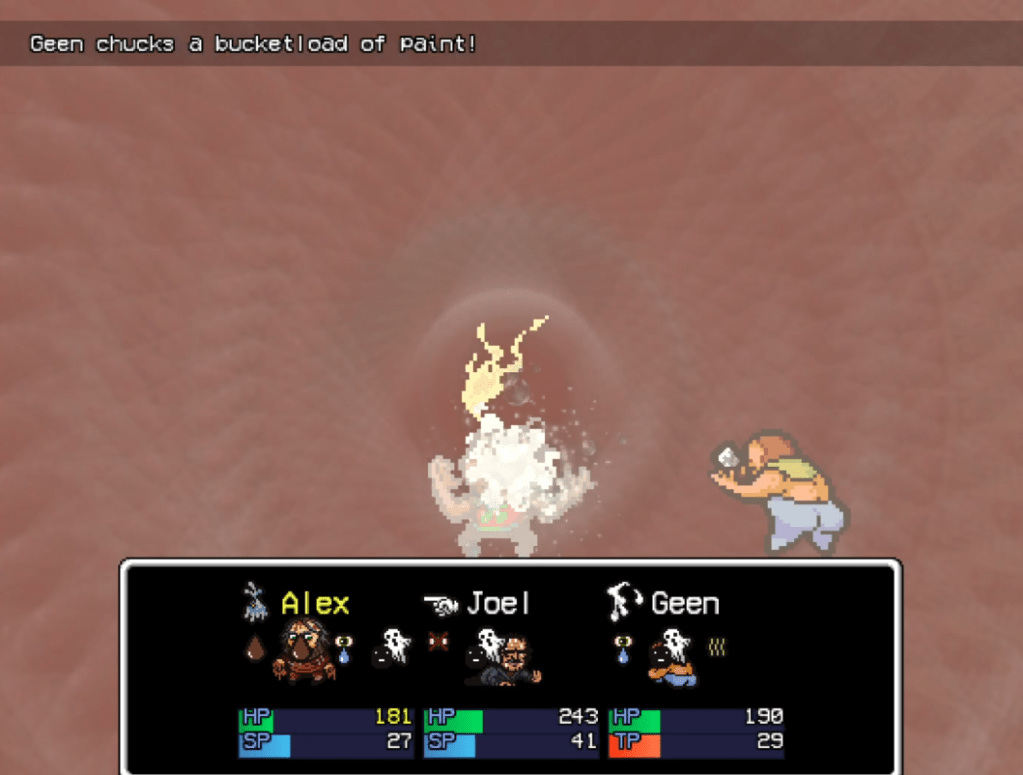This screenshot has width=1023, height=775.
Task: Select Alex's character portrait
Action: click(304, 650)
